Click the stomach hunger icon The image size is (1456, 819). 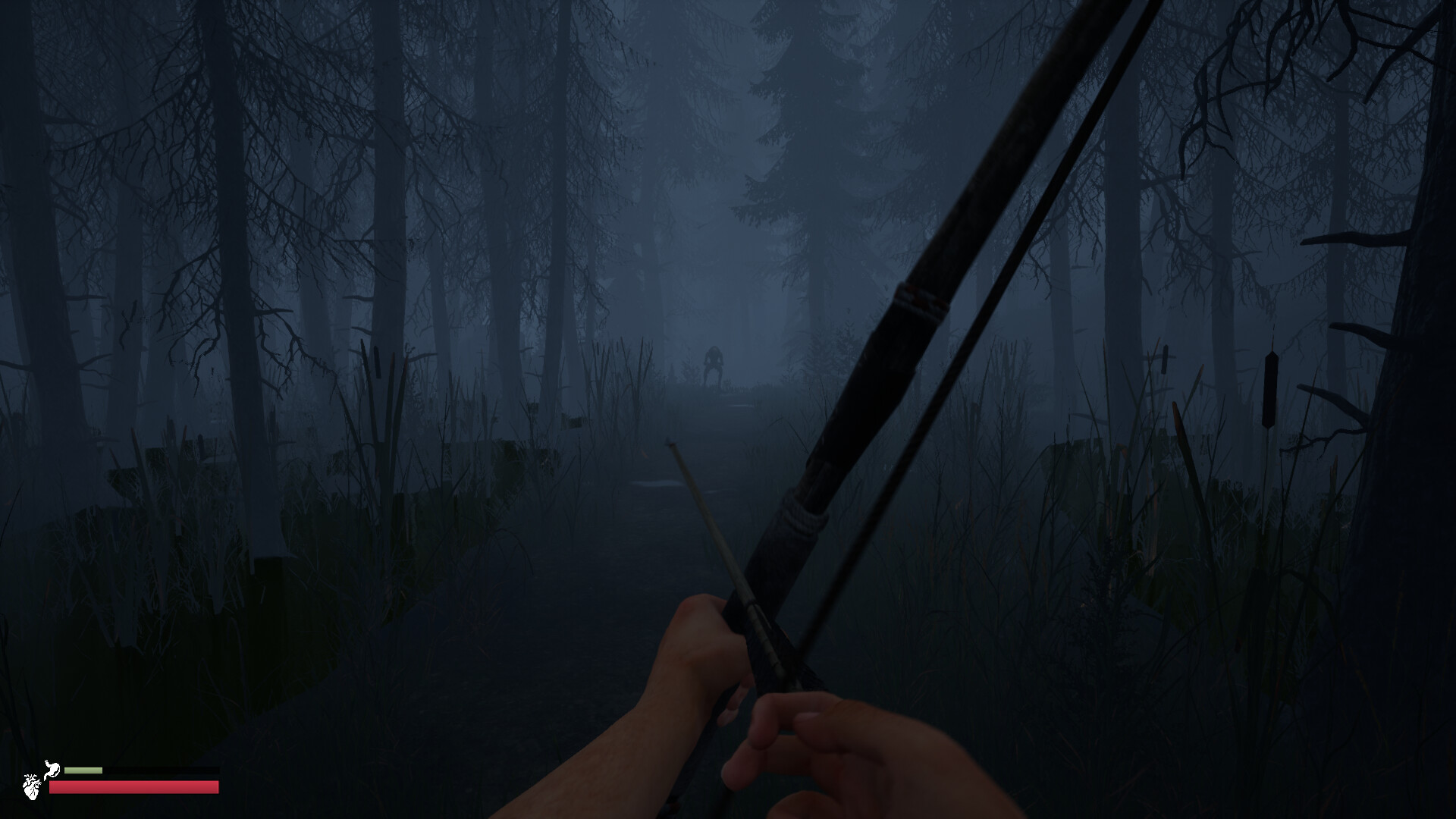pos(52,768)
